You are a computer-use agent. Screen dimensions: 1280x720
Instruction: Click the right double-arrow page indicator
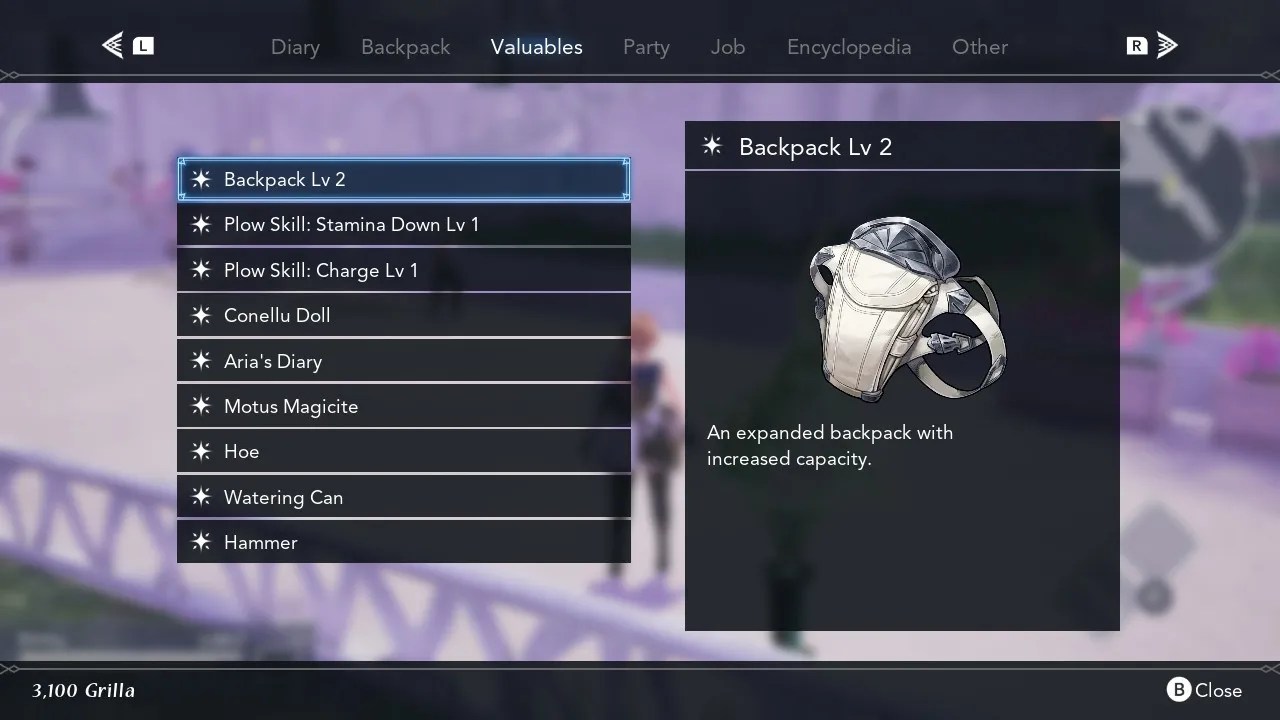1166,45
